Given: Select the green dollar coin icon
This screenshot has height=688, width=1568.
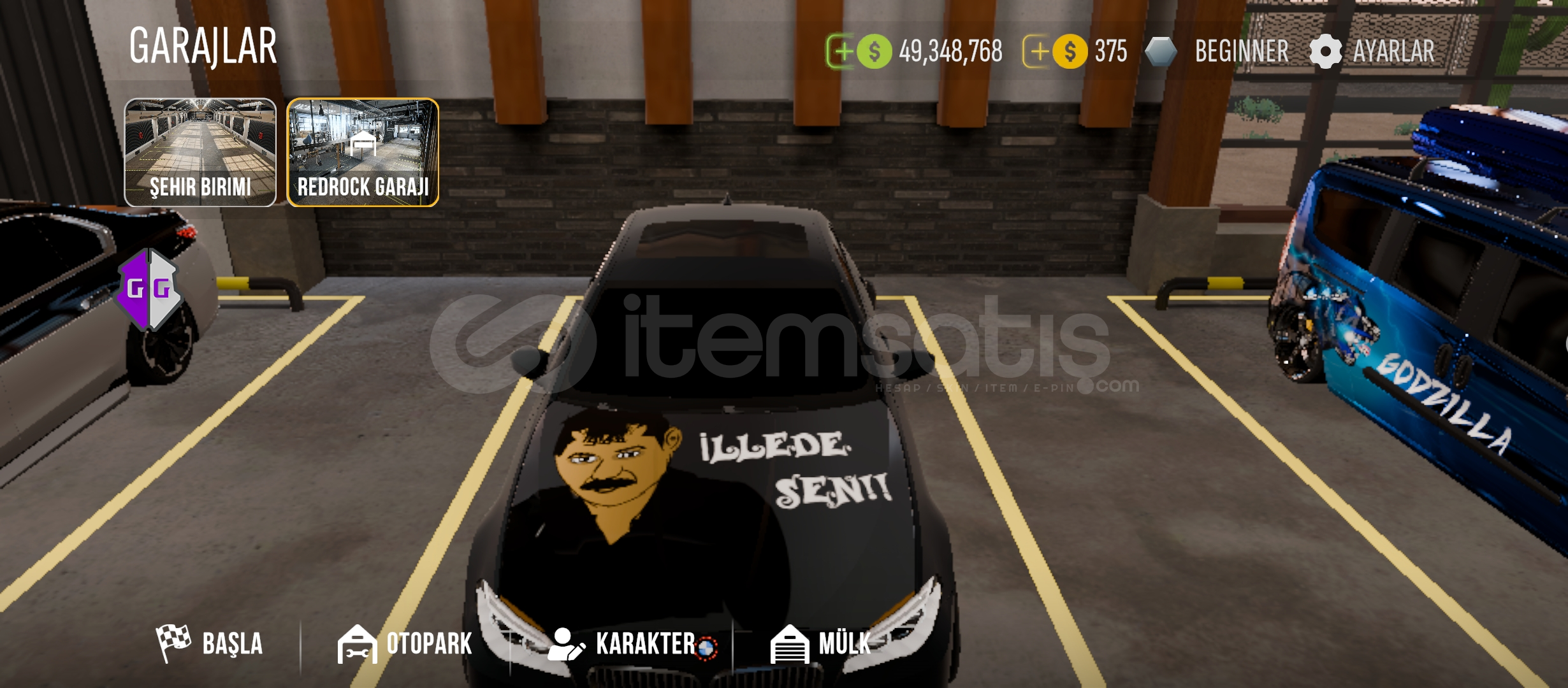Looking at the screenshot, I should (x=873, y=50).
